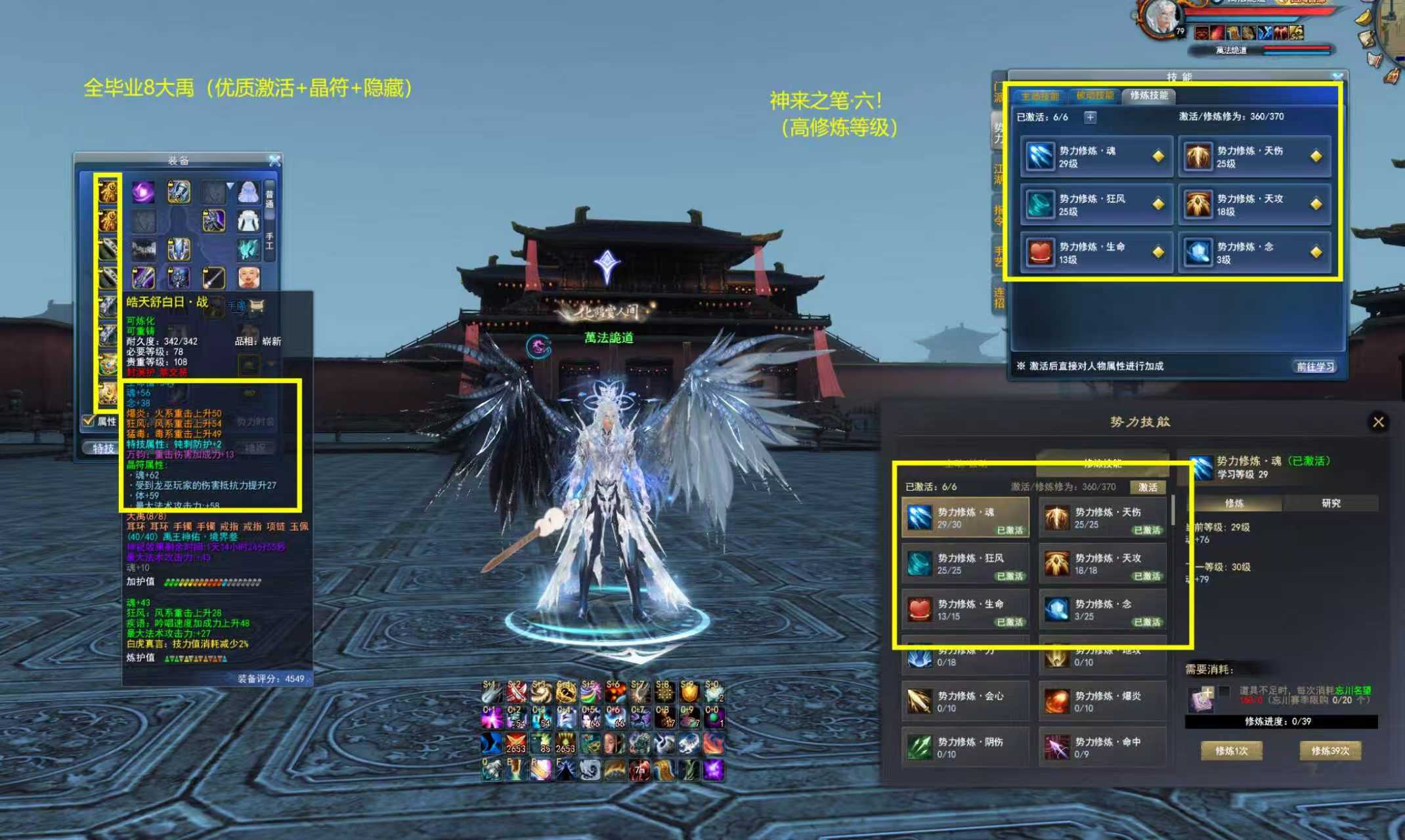
Task: Switch to the 手工 equipment side tab
Action: click(x=269, y=241)
